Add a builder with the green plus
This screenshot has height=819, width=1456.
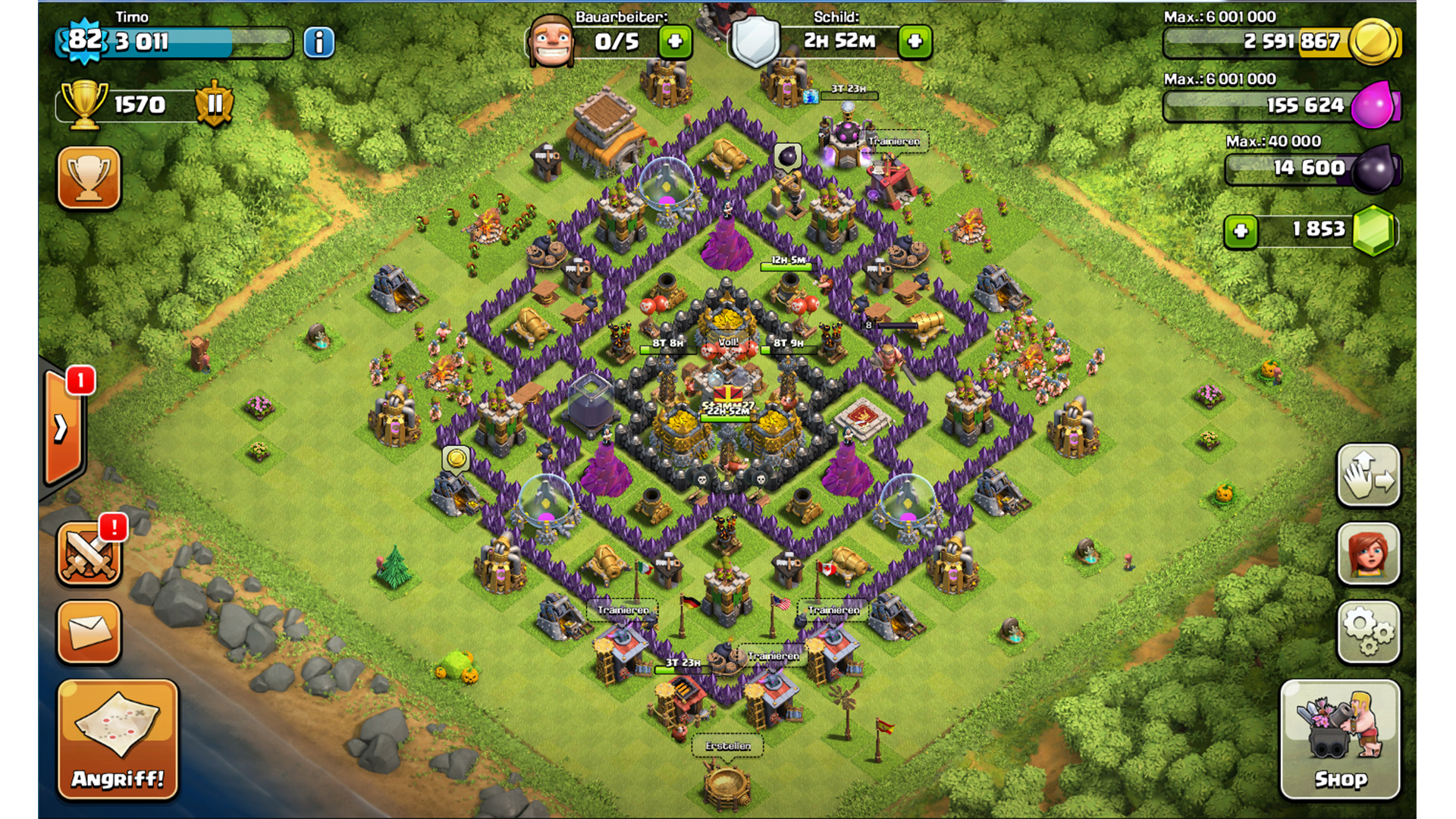coord(674,42)
